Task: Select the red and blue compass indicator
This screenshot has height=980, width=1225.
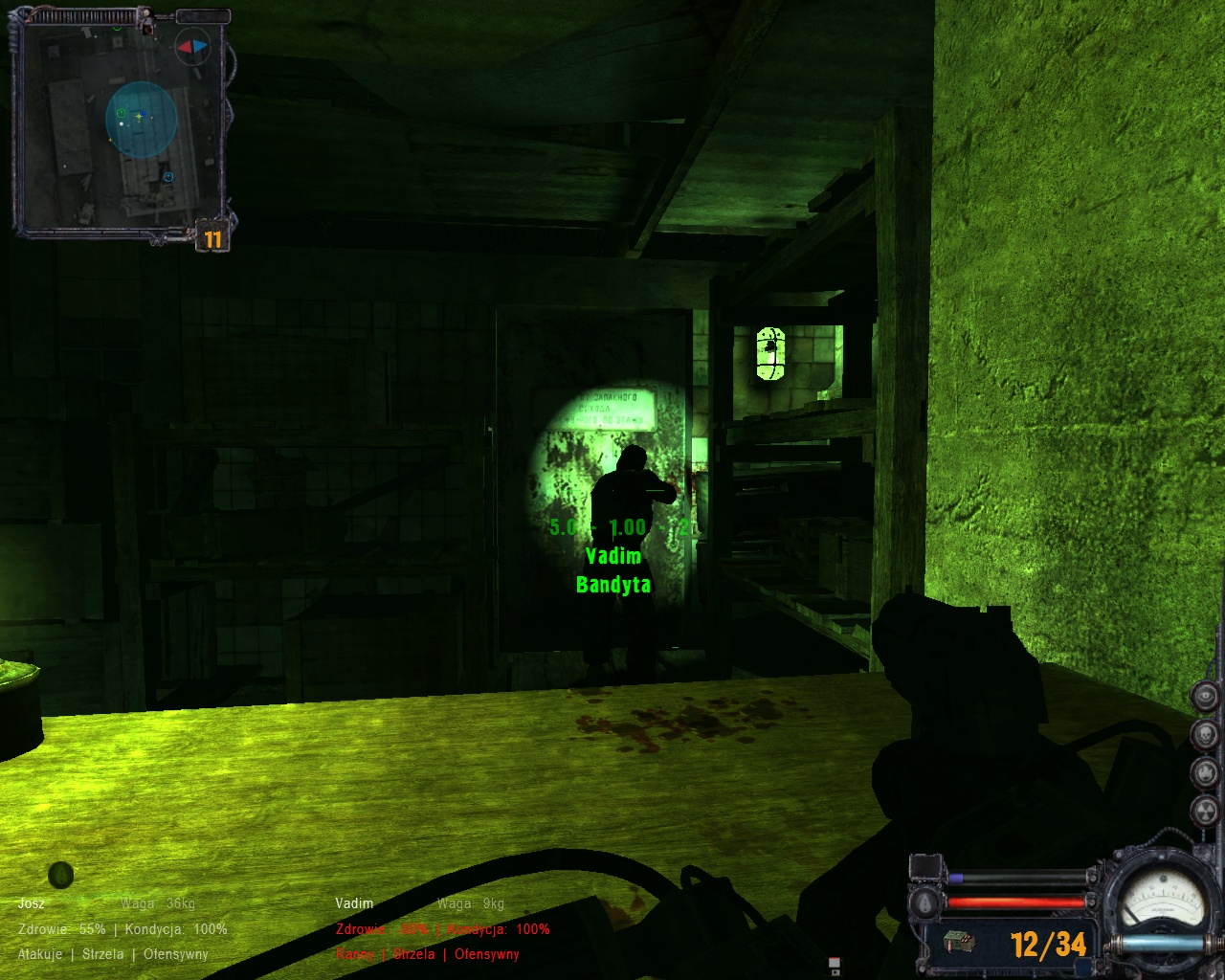Action: tap(191, 47)
